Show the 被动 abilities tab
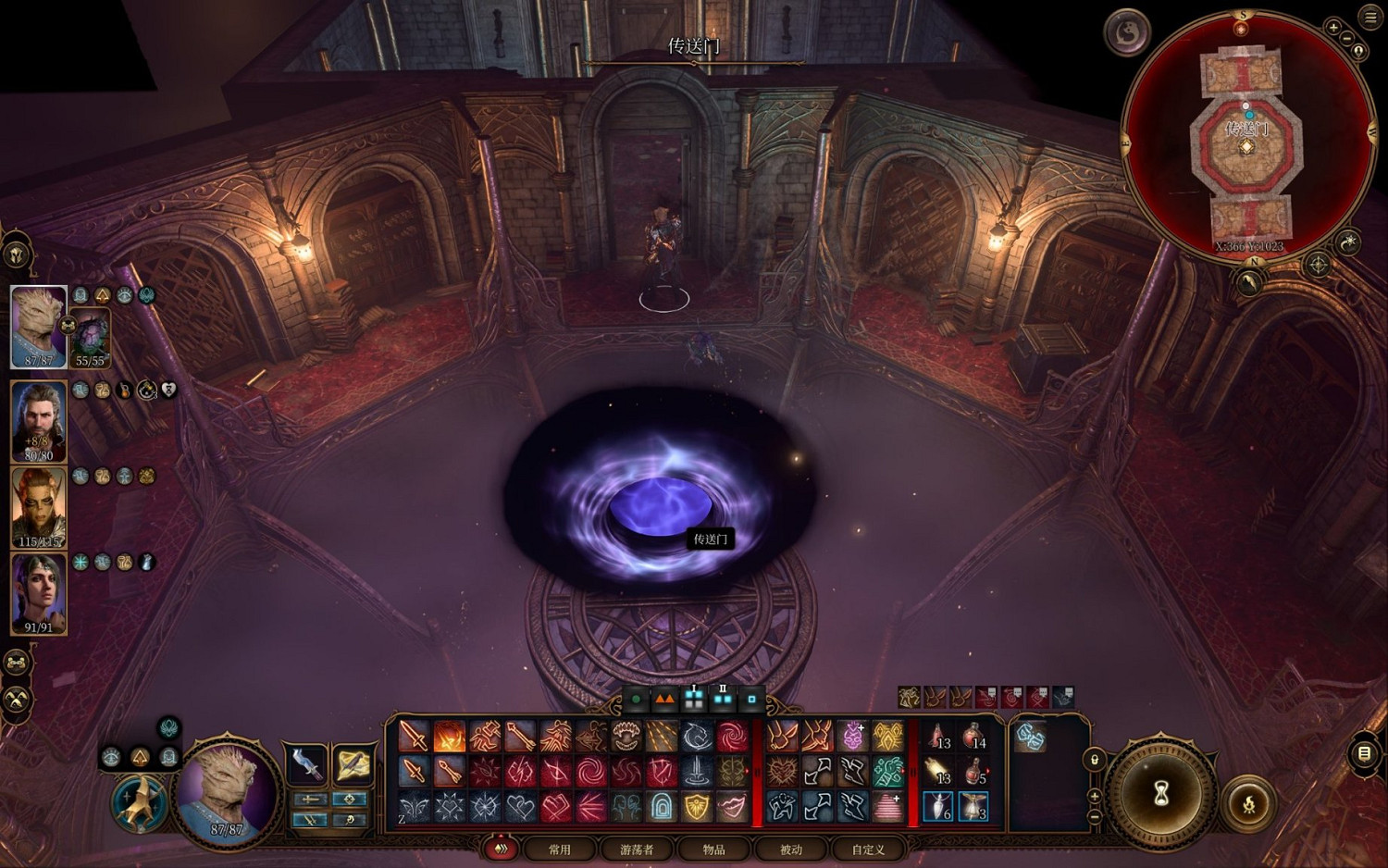The height and width of the screenshot is (868, 1388). tap(791, 849)
